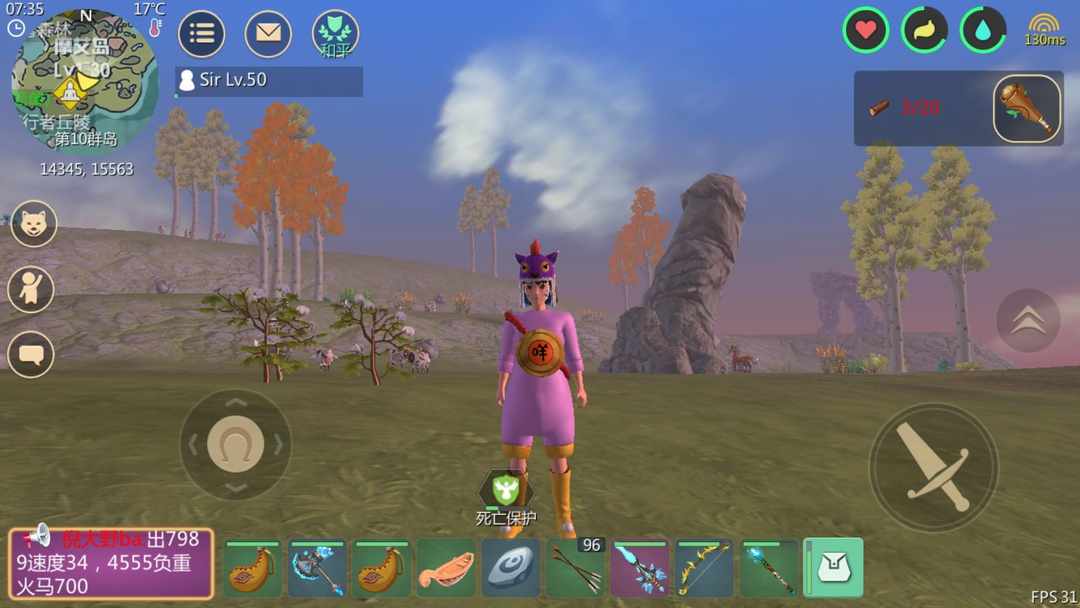Equip the golden bow hotbar slot
Screen dimensions: 1080x608
click(704, 569)
